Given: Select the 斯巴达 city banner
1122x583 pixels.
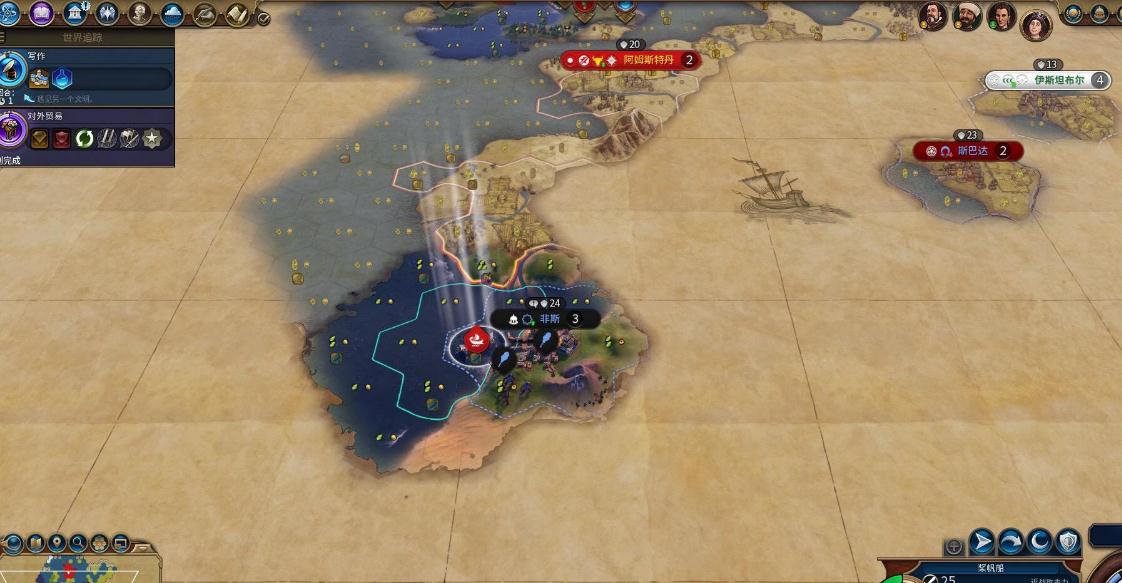Looking at the screenshot, I should (x=970, y=151).
